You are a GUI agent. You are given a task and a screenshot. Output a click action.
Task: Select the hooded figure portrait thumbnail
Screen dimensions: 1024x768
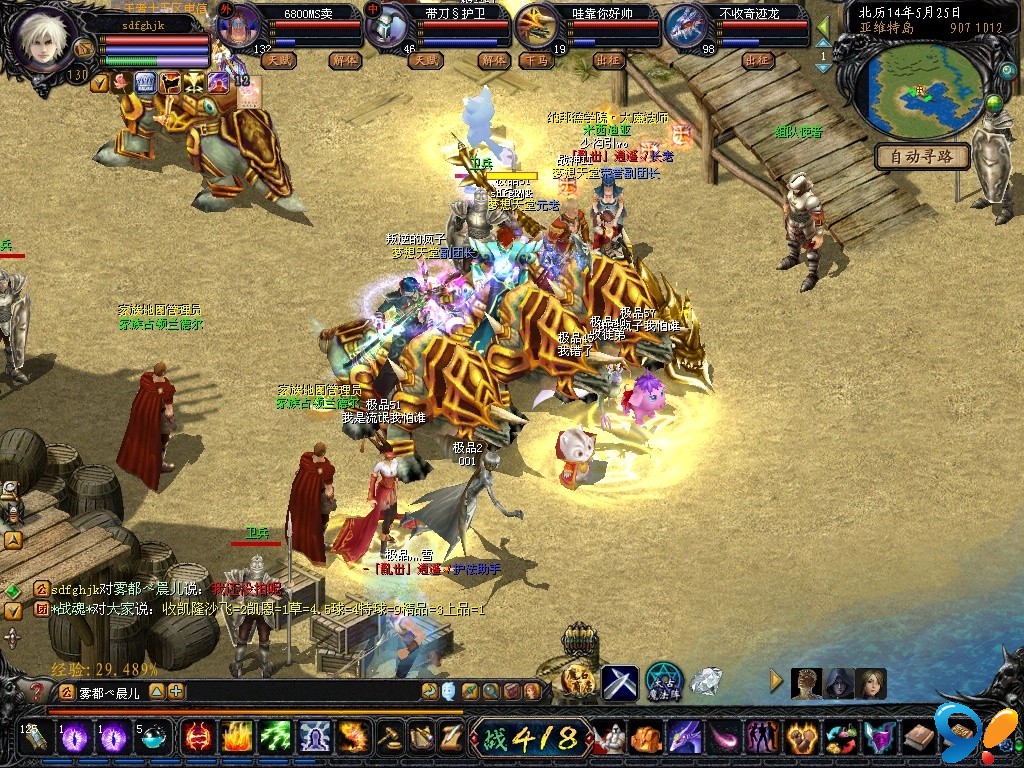[x=839, y=684]
